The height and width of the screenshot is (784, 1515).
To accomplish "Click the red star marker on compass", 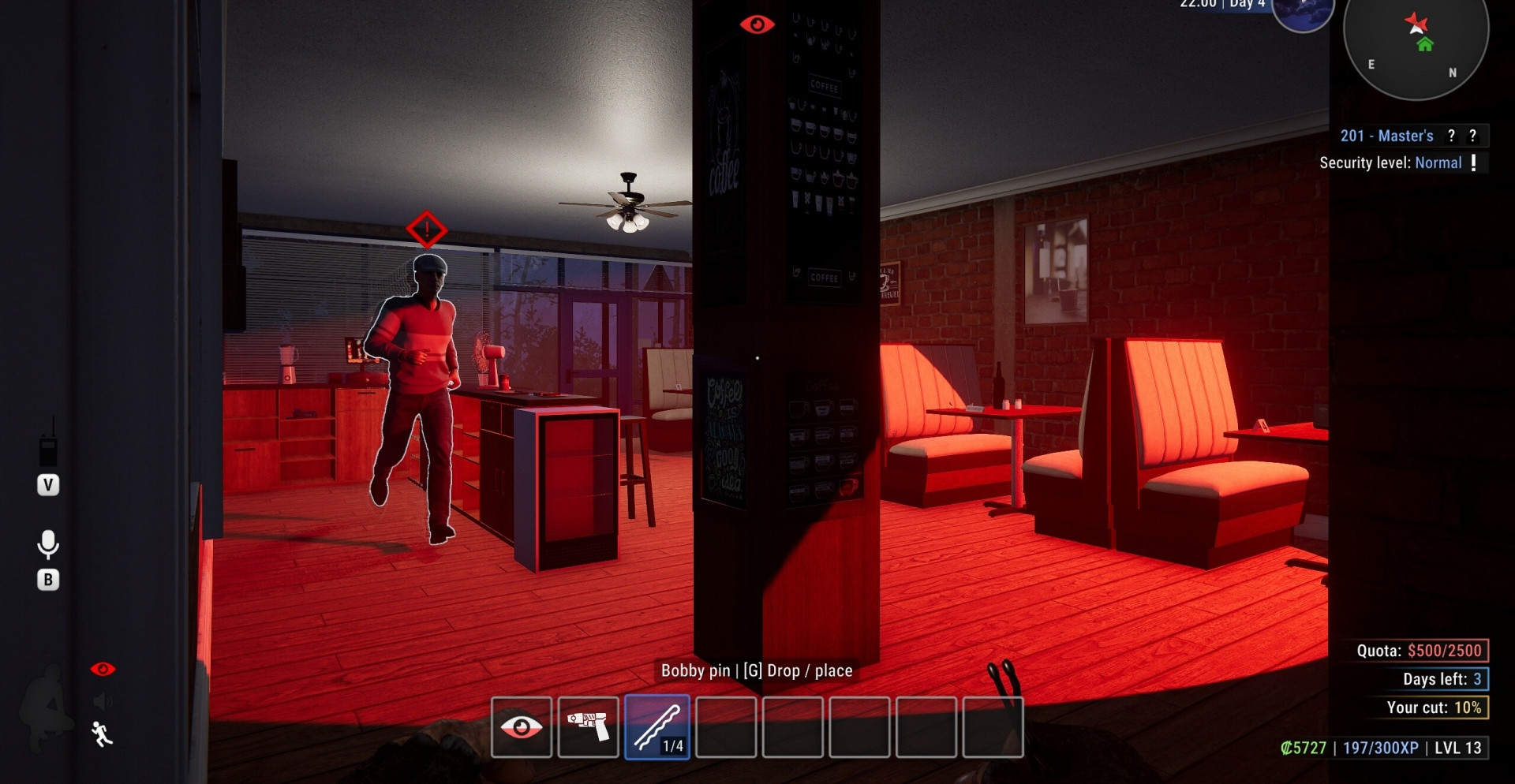I will (x=1416, y=22).
